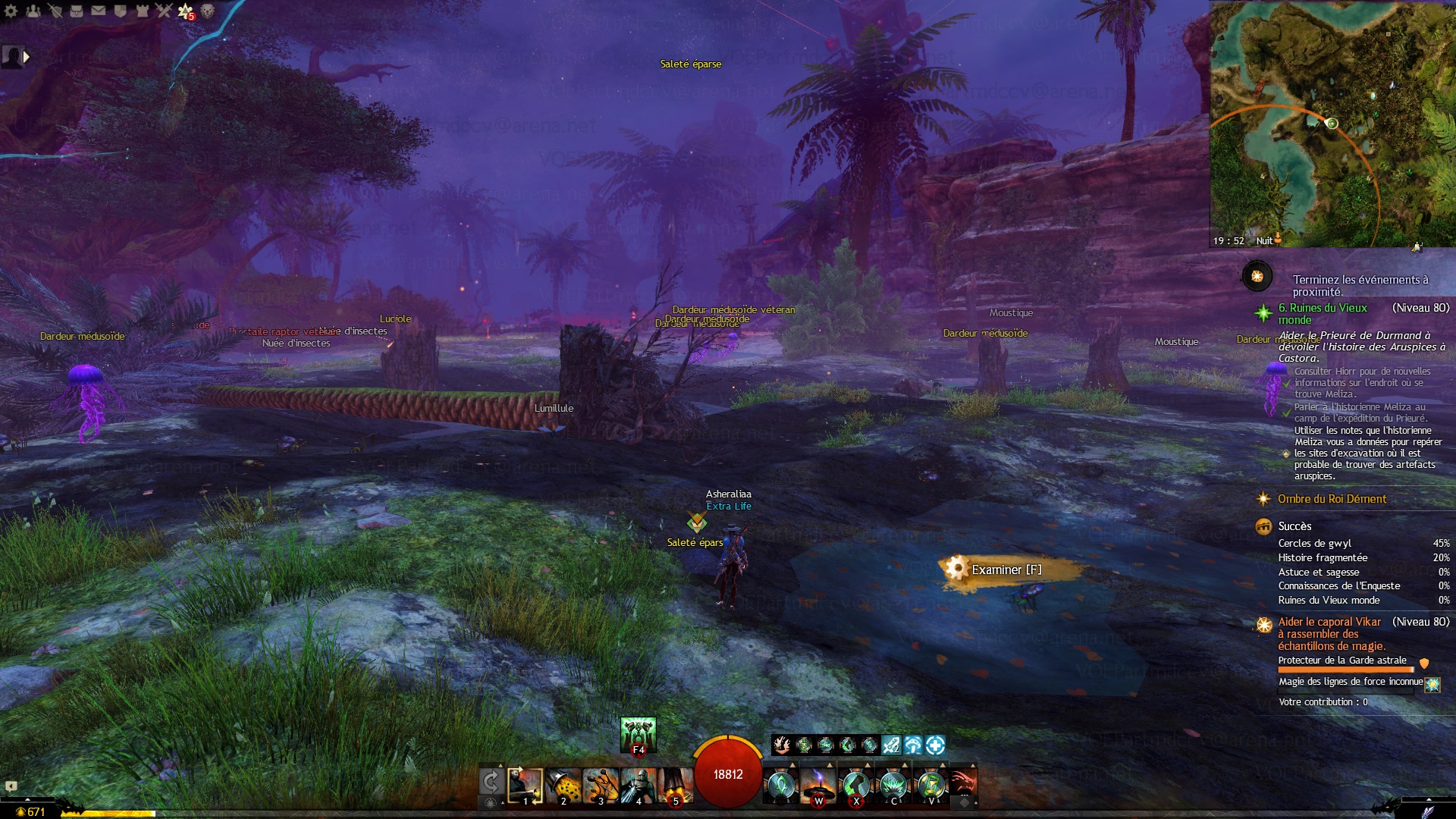Activate the healing signet skill
1456x819 pixels.
click(x=780, y=786)
